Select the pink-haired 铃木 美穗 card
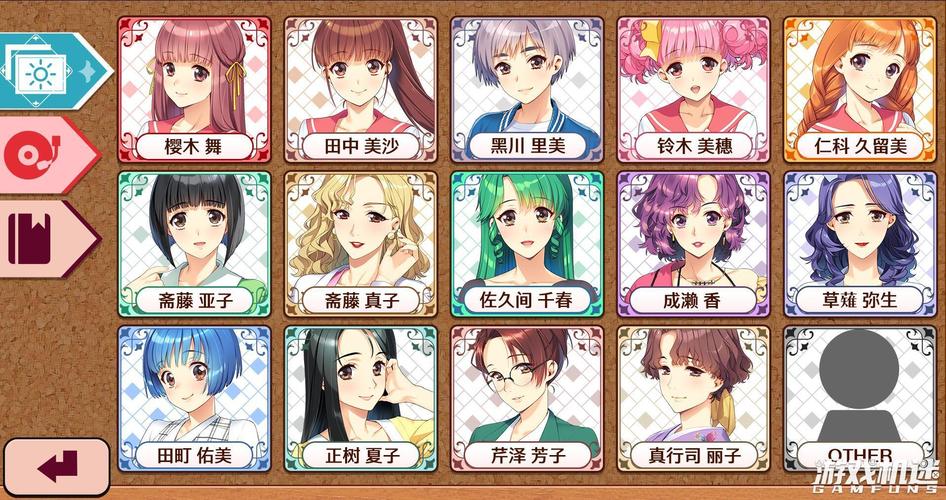946x500 pixels. pyautogui.click(x=693, y=89)
